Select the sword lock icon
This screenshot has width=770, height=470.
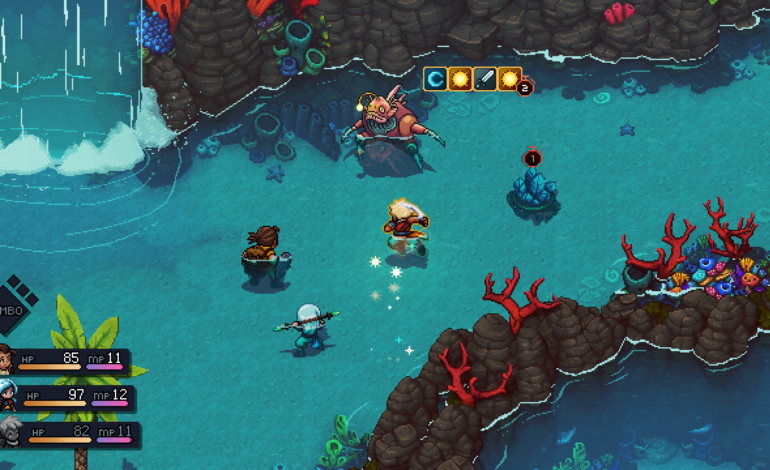tap(485, 79)
